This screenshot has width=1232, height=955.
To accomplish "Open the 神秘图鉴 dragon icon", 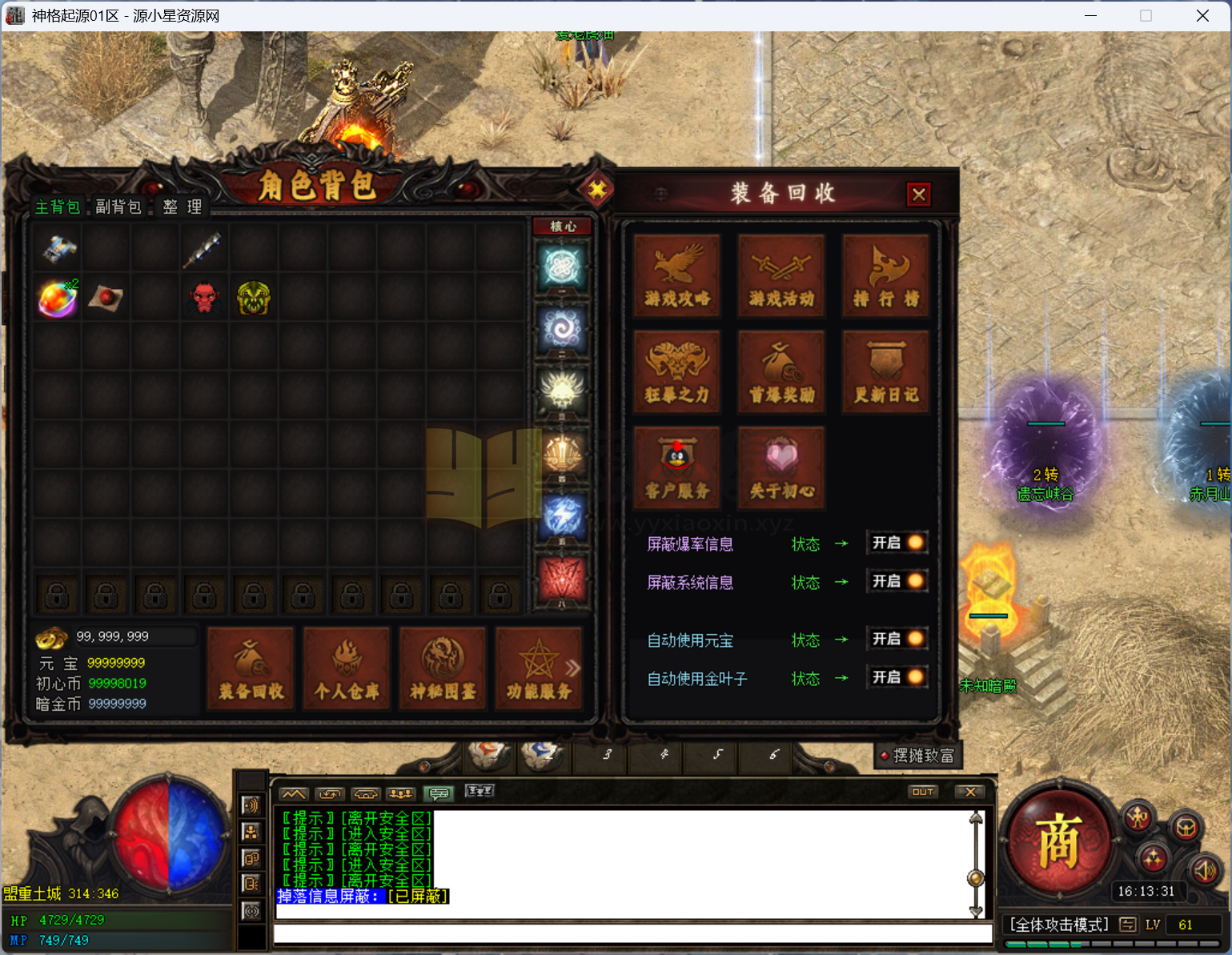I will (x=443, y=668).
